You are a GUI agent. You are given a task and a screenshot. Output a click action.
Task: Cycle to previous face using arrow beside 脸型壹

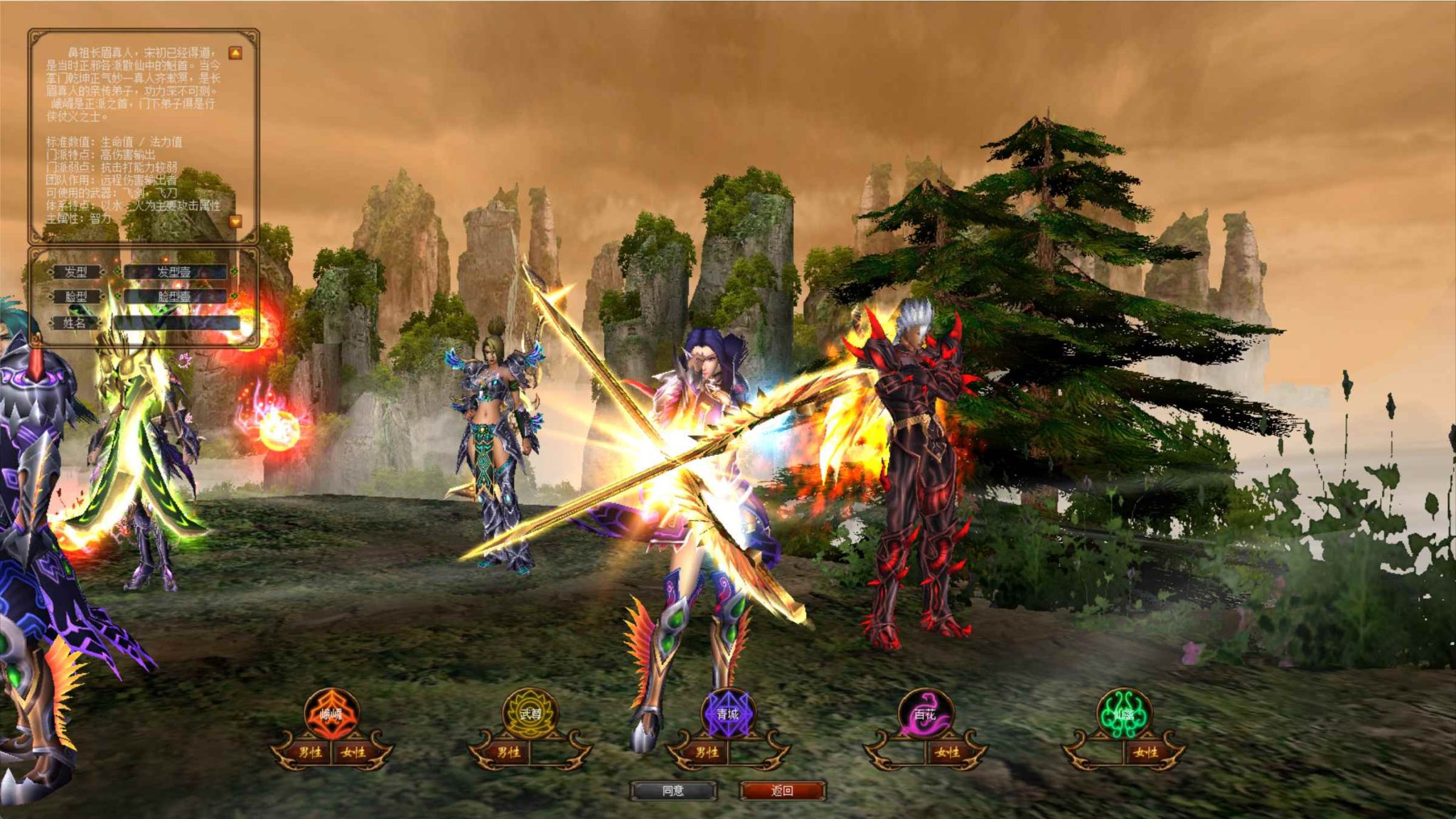tap(117, 297)
